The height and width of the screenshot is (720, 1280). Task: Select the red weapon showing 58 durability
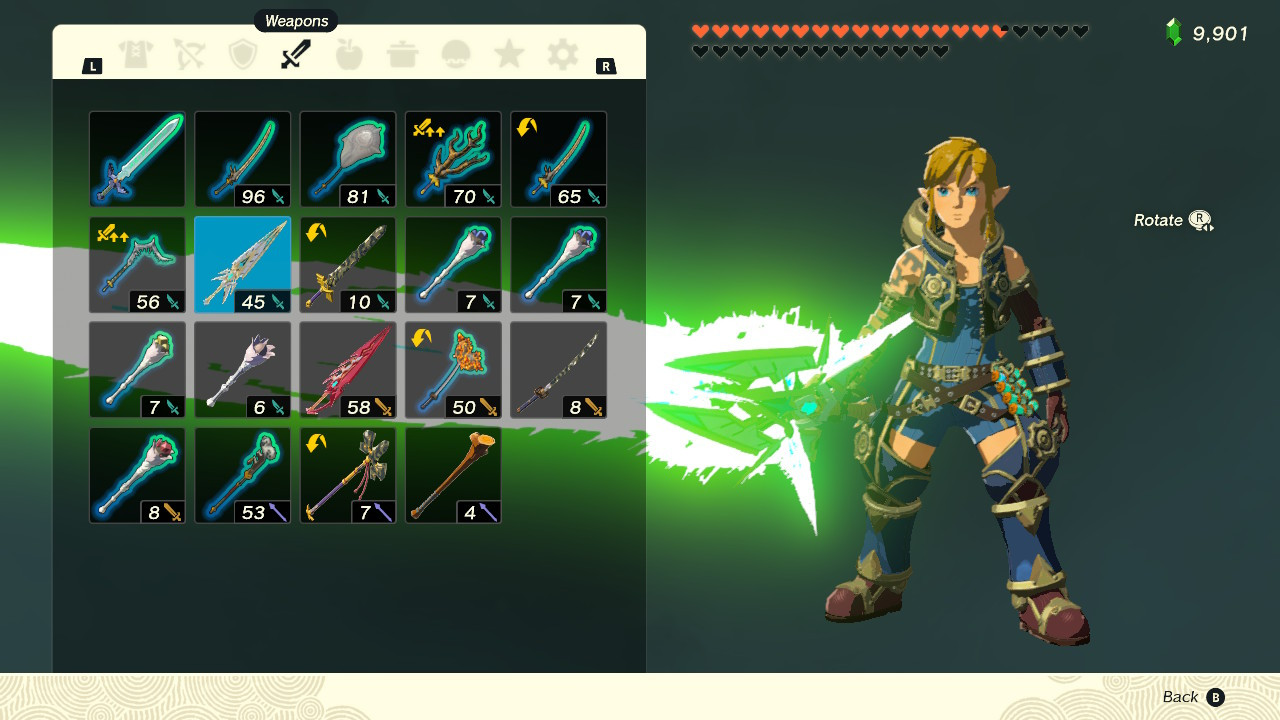[347, 370]
